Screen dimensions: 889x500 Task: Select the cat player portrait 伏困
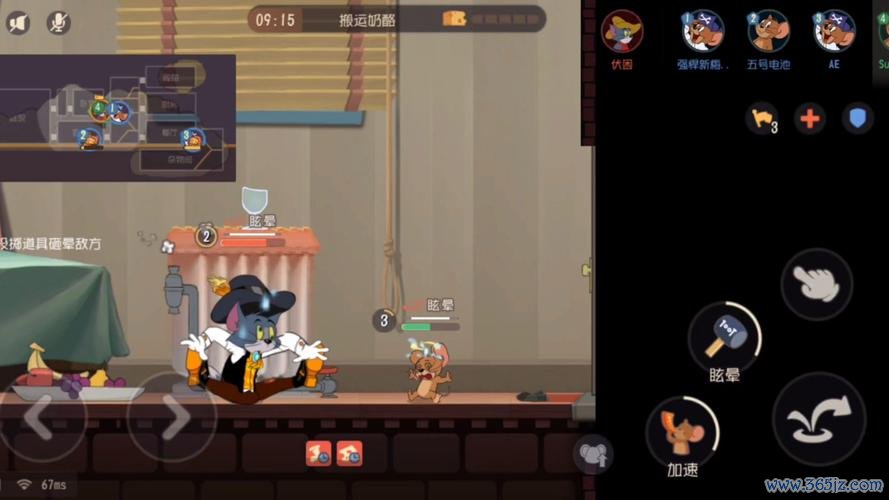click(622, 31)
